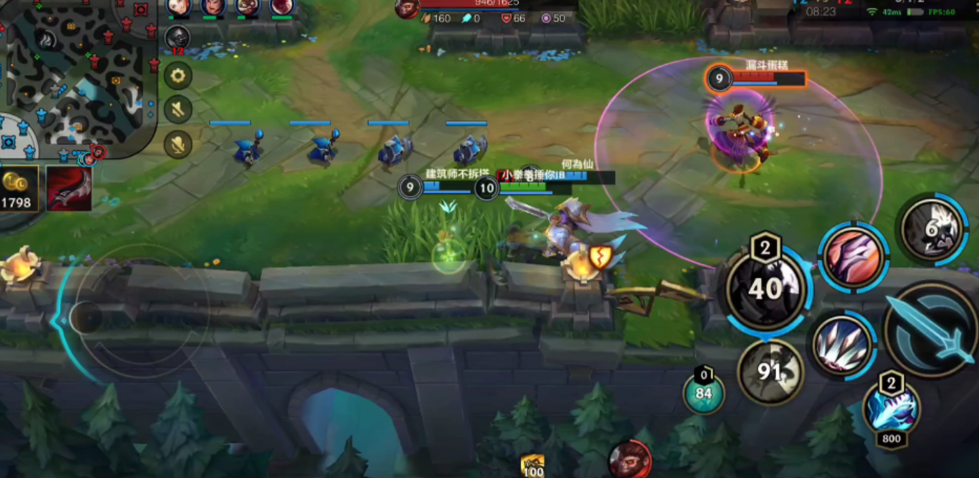Cast the orange-purple claw ability
This screenshot has height=478, width=979.
pyautogui.click(x=852, y=256)
